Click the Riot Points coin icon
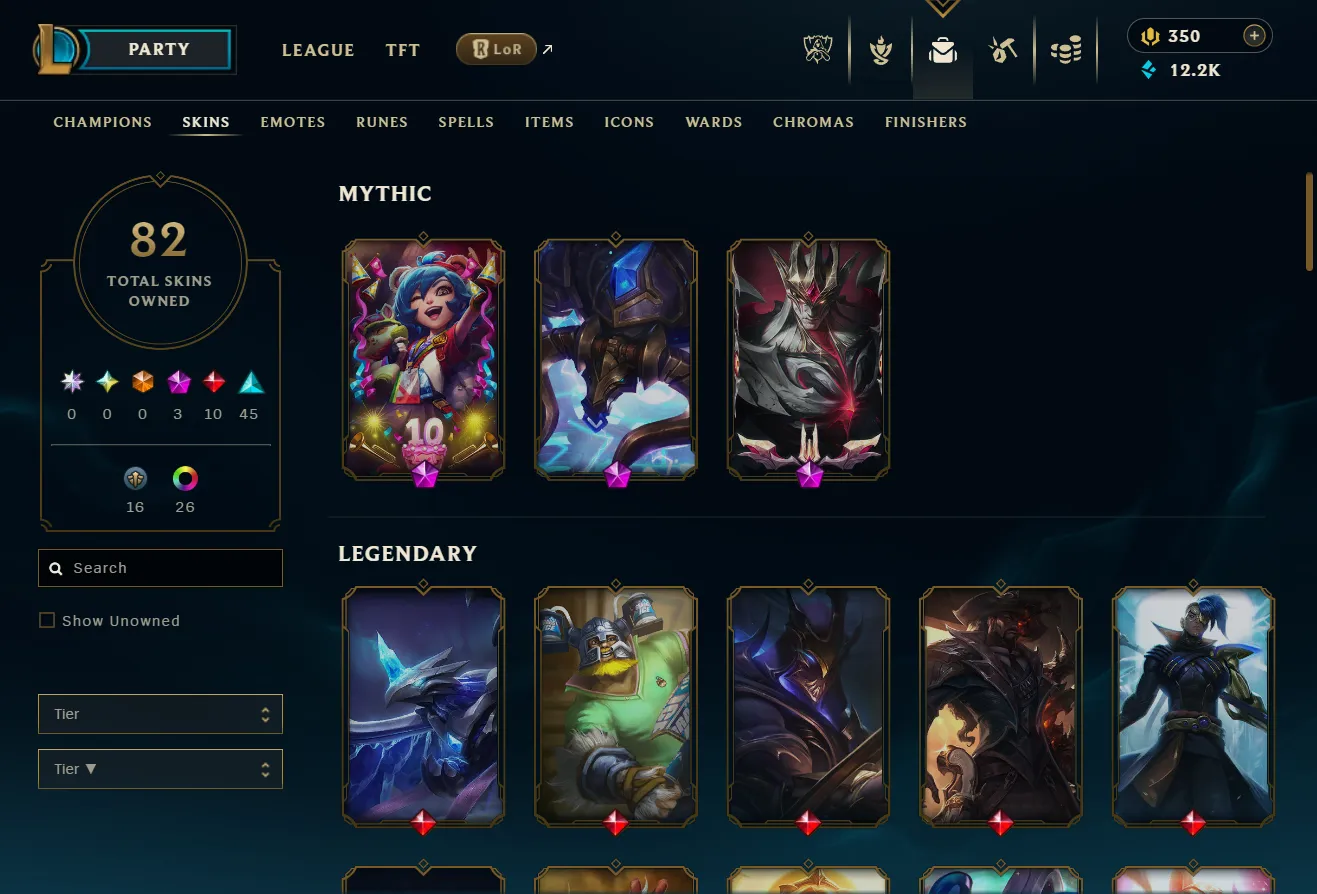The height and width of the screenshot is (894, 1317). (x=1148, y=35)
